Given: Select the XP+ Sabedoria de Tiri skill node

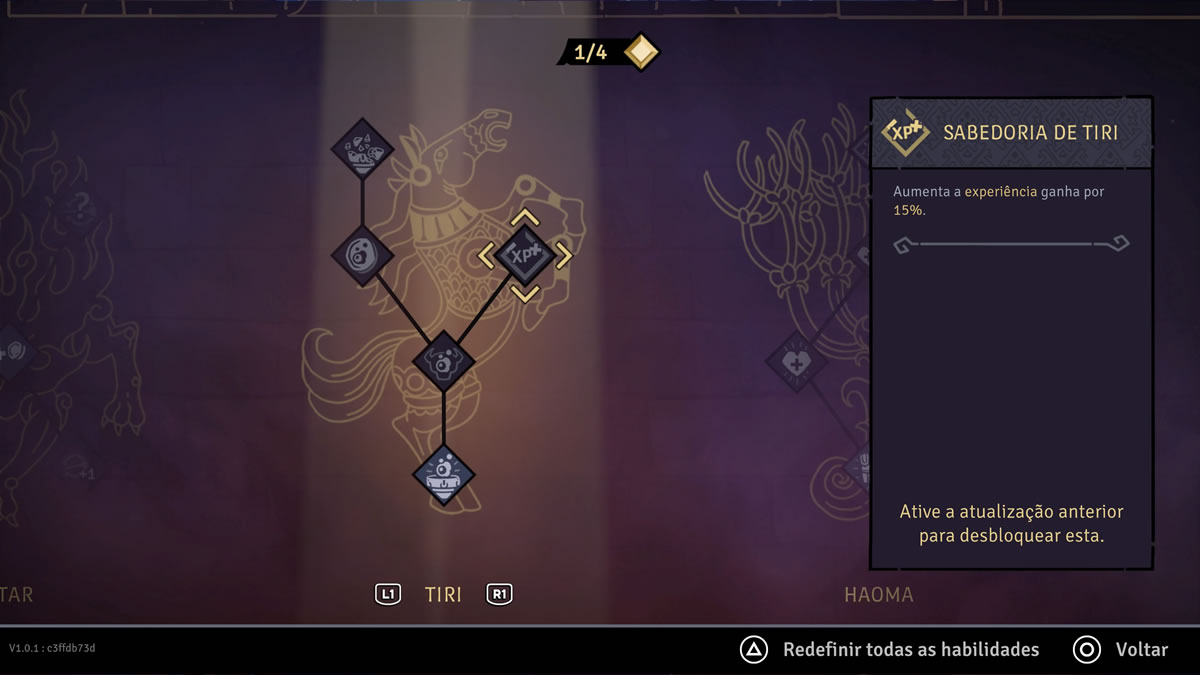Looking at the screenshot, I should tap(525, 256).
